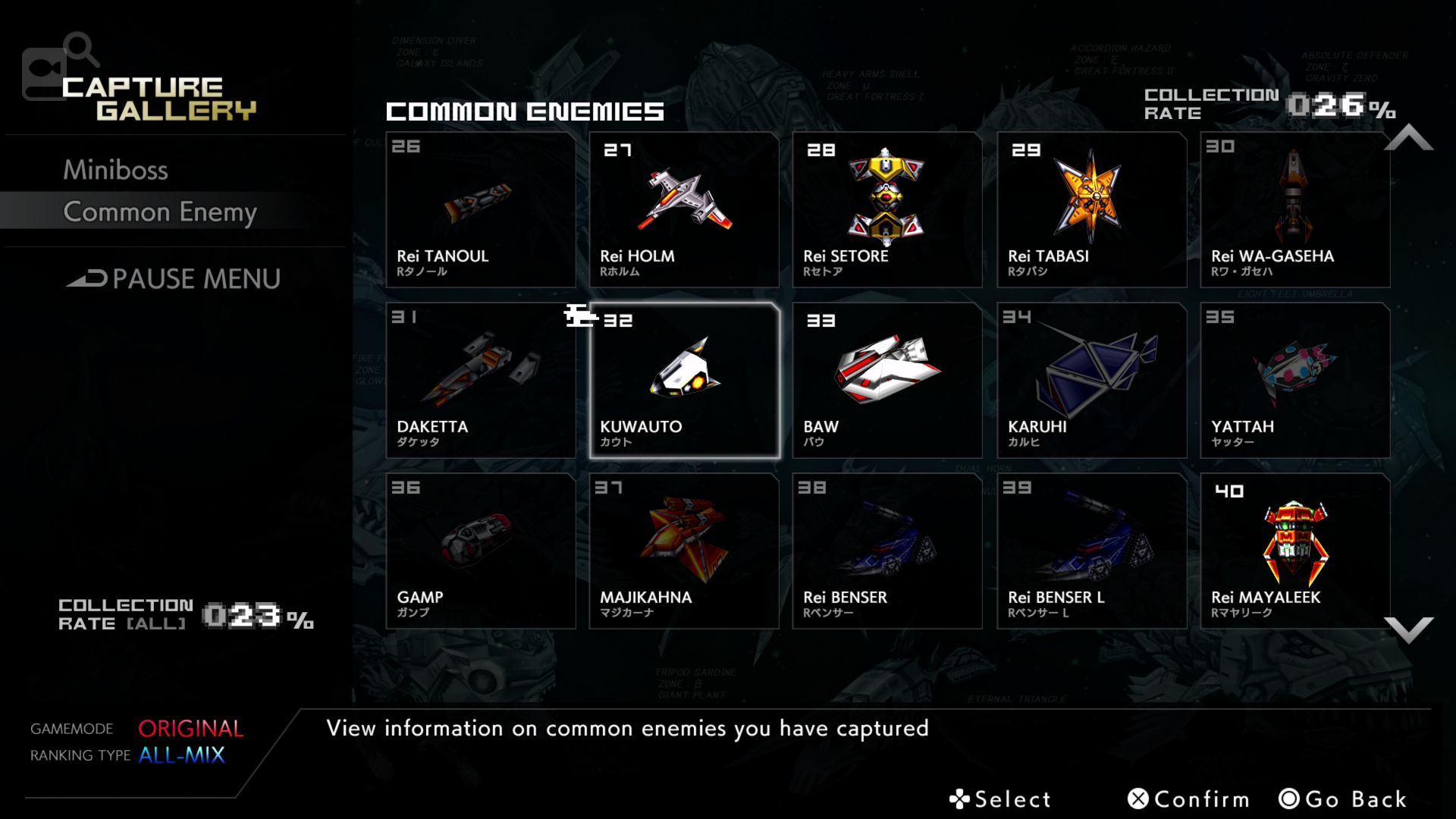Choose the YATTAH capture entry
The width and height of the screenshot is (1456, 819).
click(1294, 381)
